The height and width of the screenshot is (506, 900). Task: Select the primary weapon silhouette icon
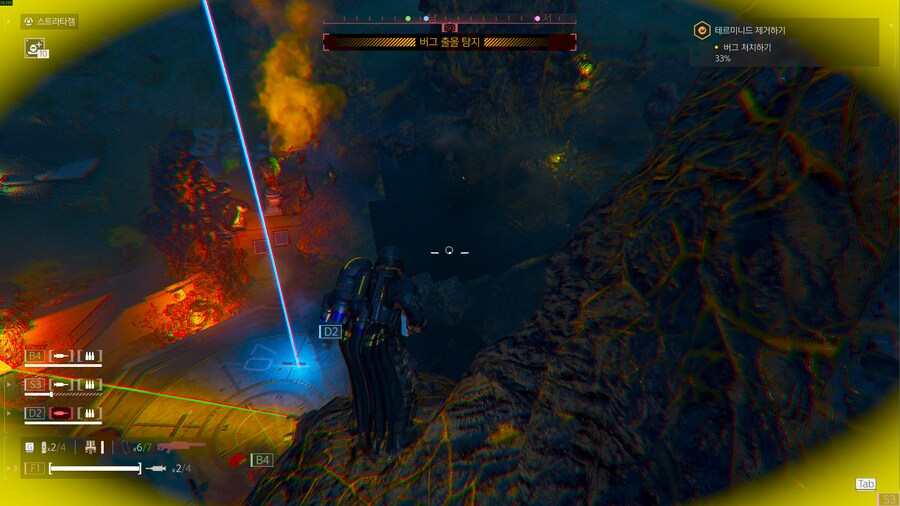[179, 446]
